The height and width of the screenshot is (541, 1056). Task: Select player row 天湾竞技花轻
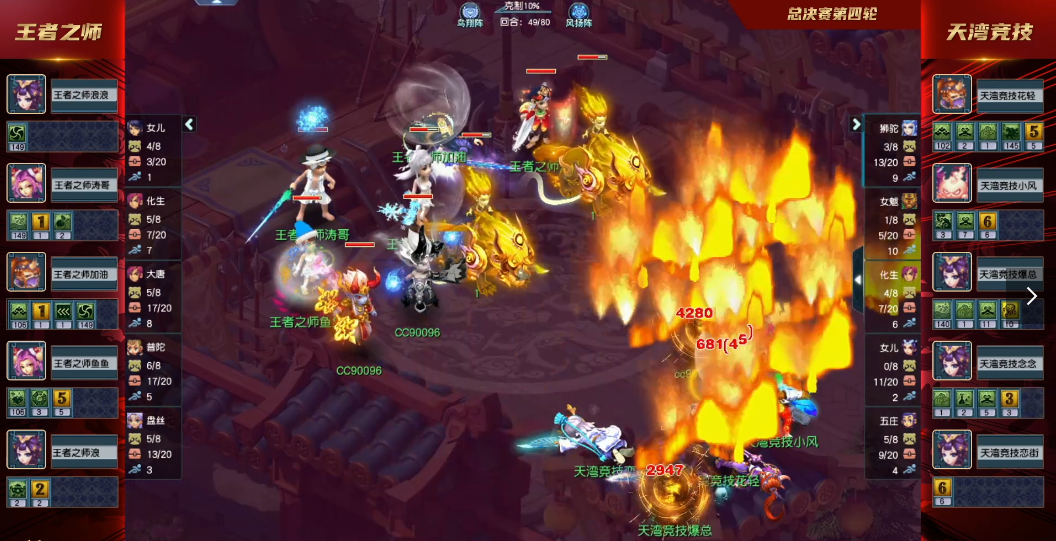[x=1009, y=95]
